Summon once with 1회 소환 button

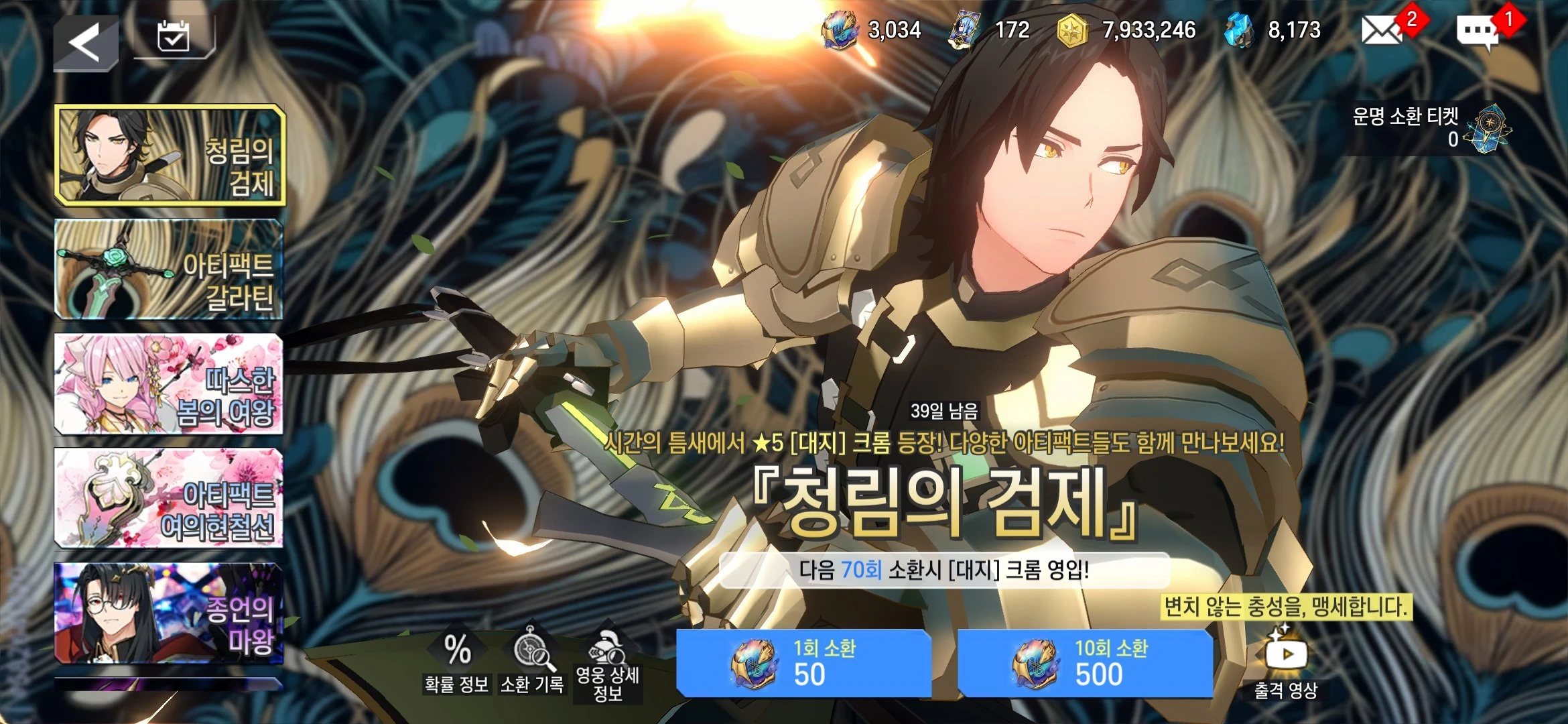click(803, 663)
